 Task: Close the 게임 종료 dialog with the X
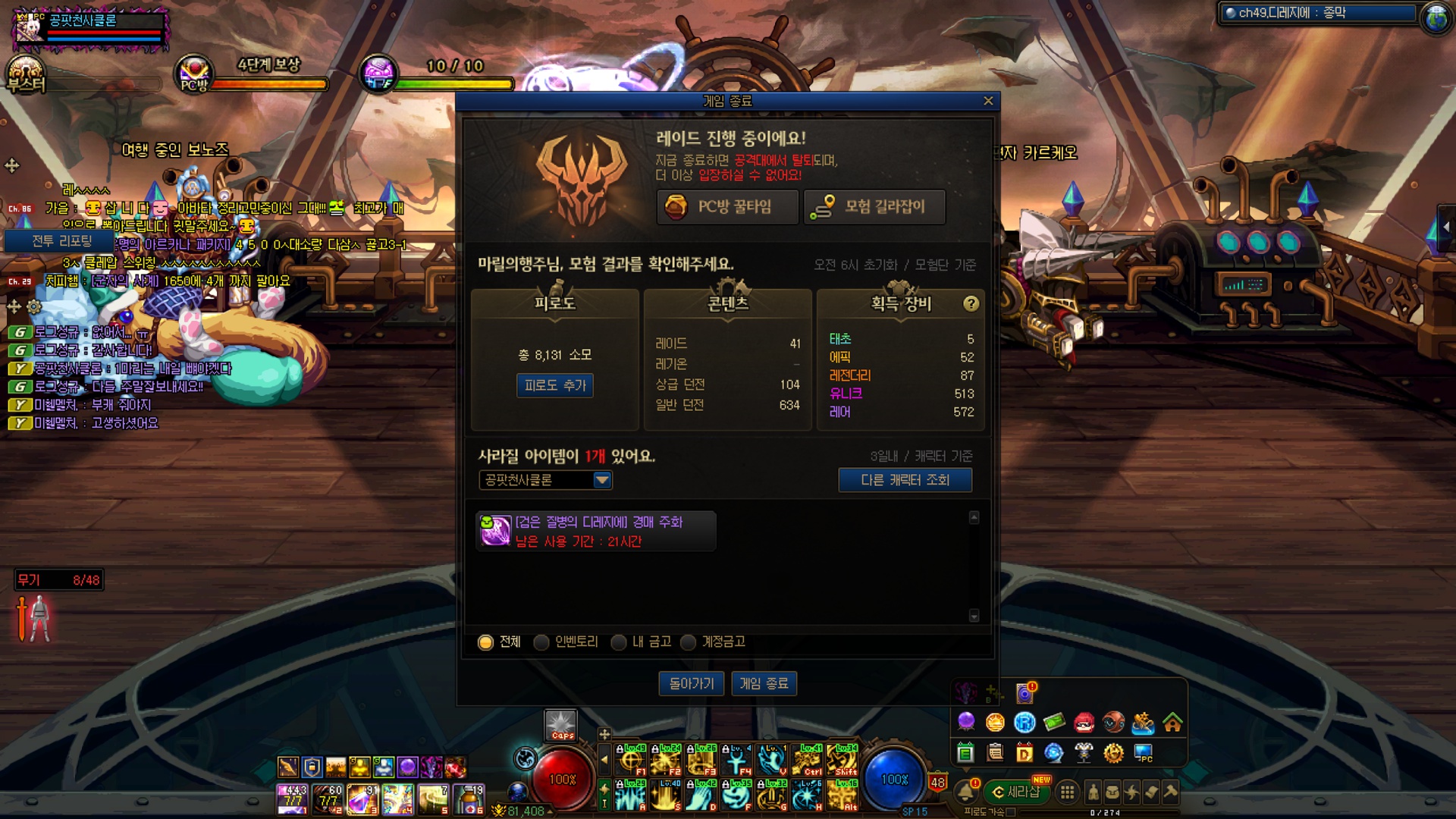(x=987, y=101)
